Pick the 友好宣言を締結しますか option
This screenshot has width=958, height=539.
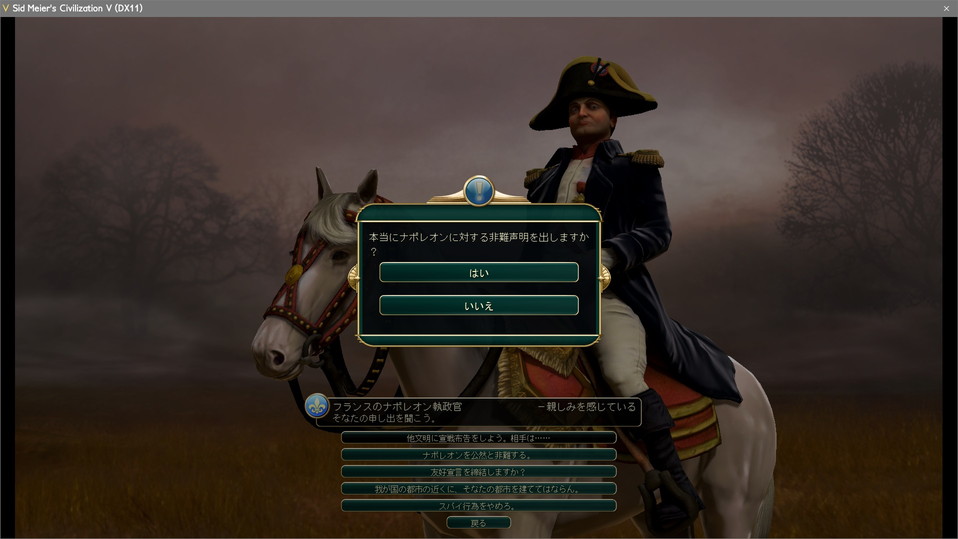pyautogui.click(x=478, y=472)
